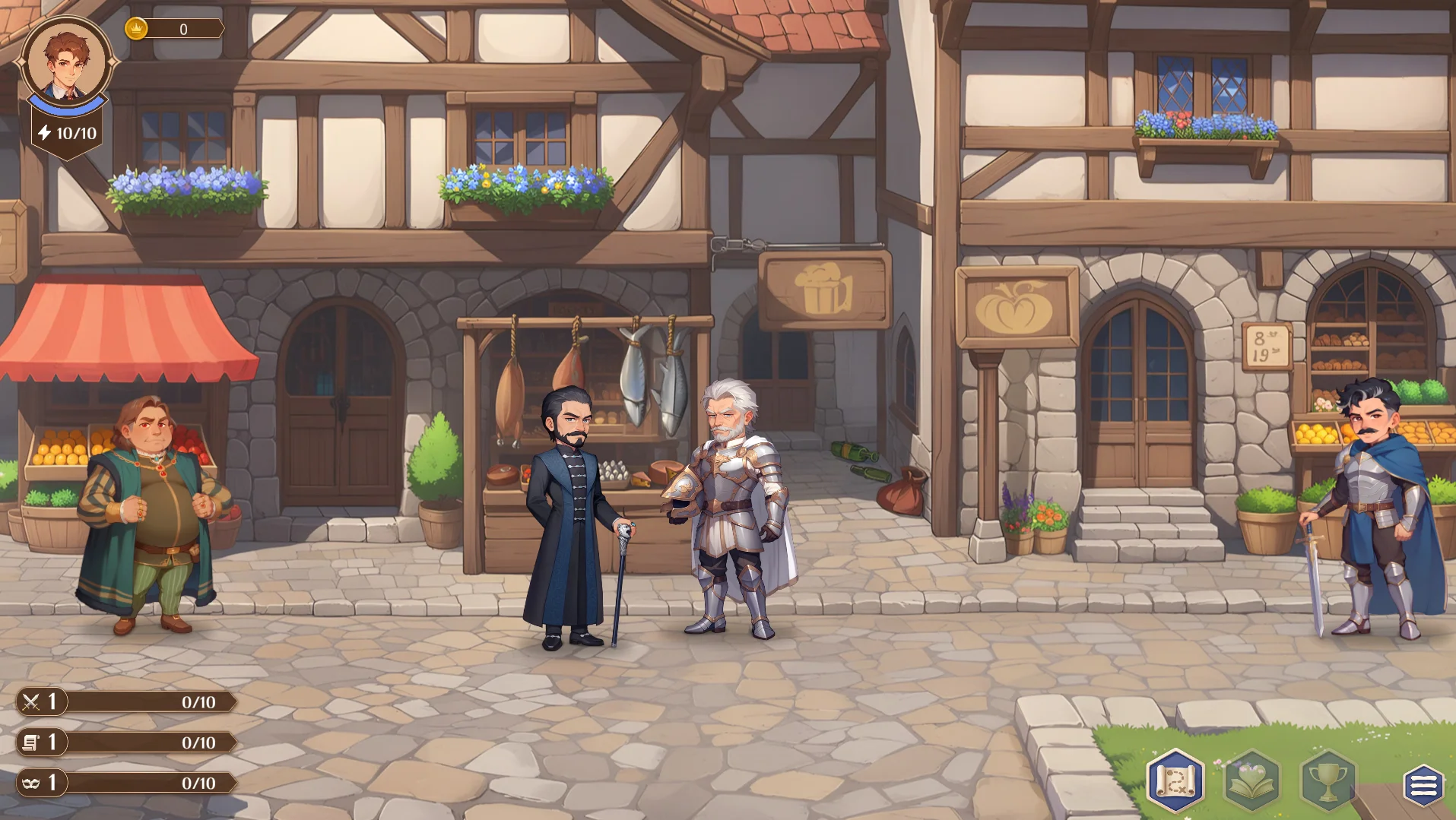This screenshot has width=1456, height=820.
Task: Open the heart book journal icon
Action: (1251, 781)
